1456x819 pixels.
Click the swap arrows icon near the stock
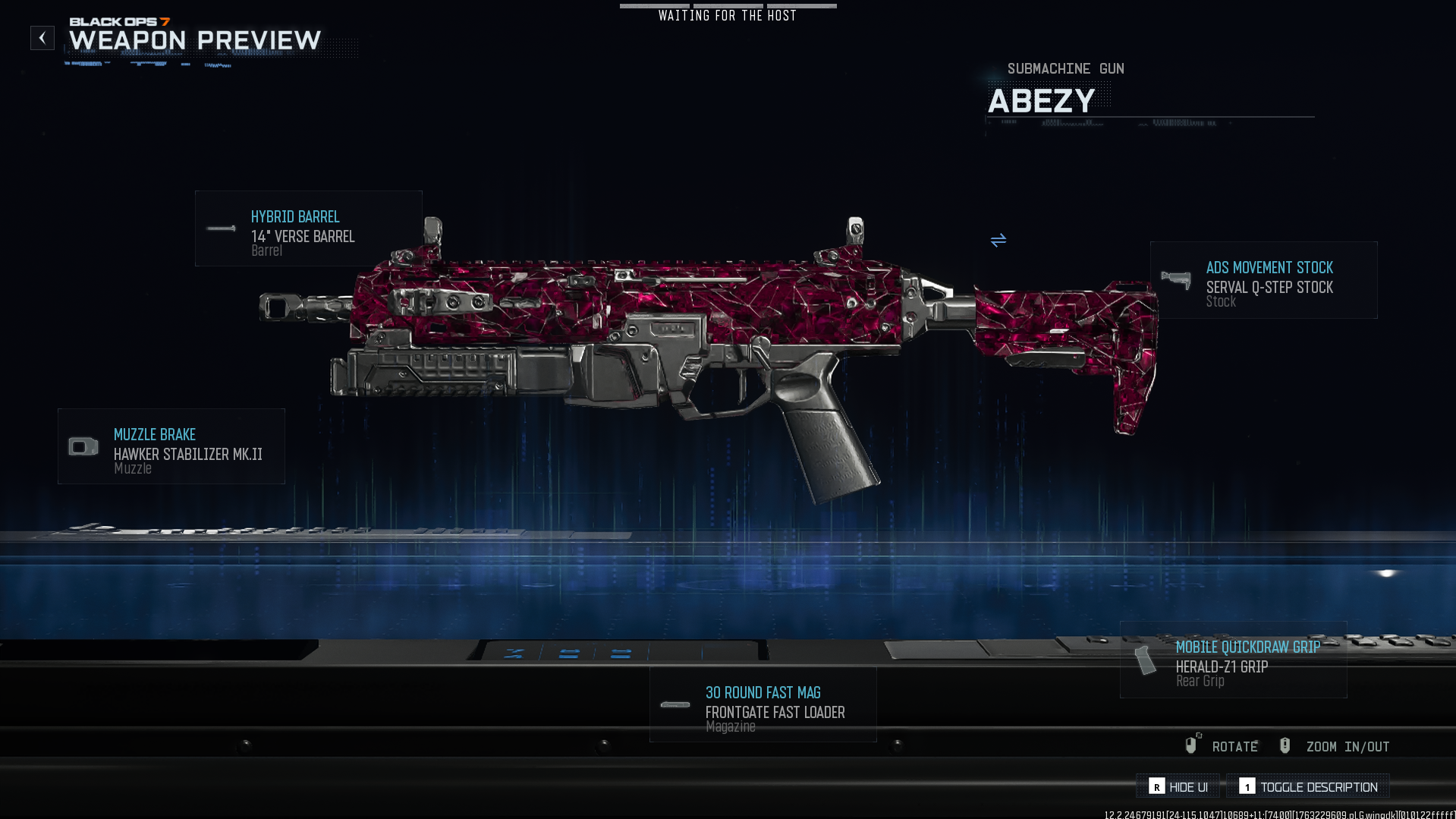(998, 241)
